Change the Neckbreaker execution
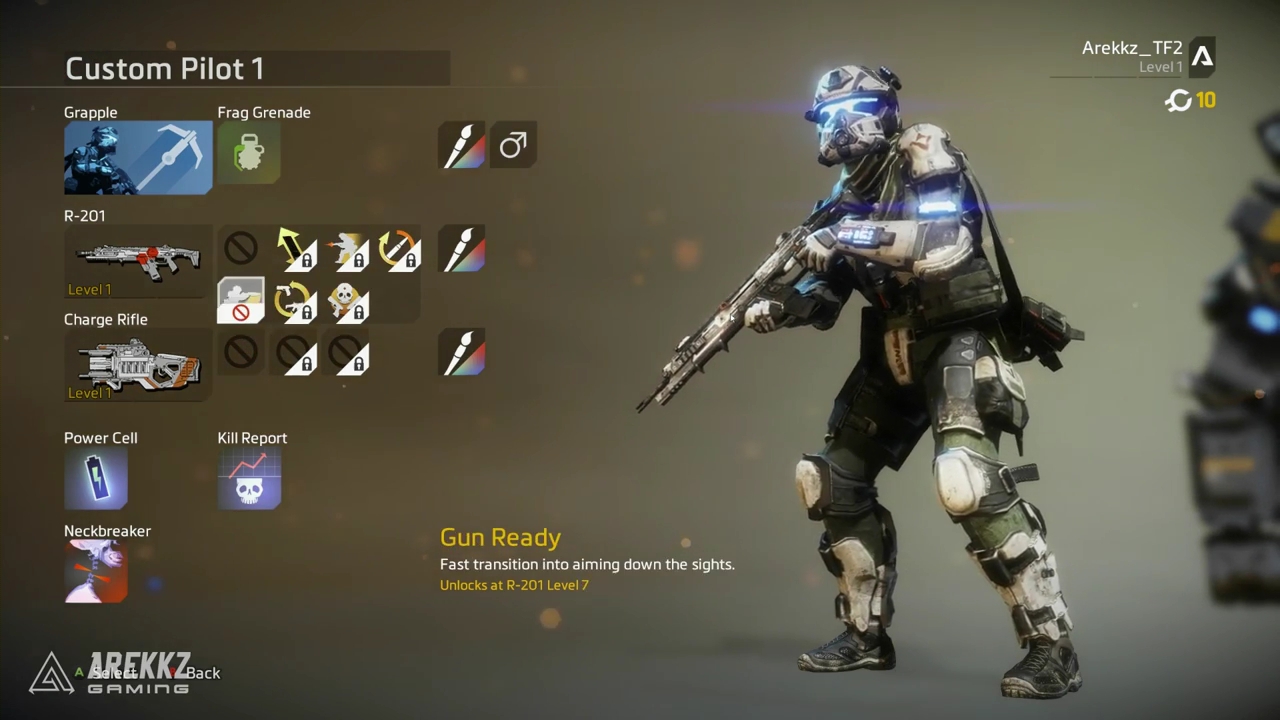 (96, 571)
